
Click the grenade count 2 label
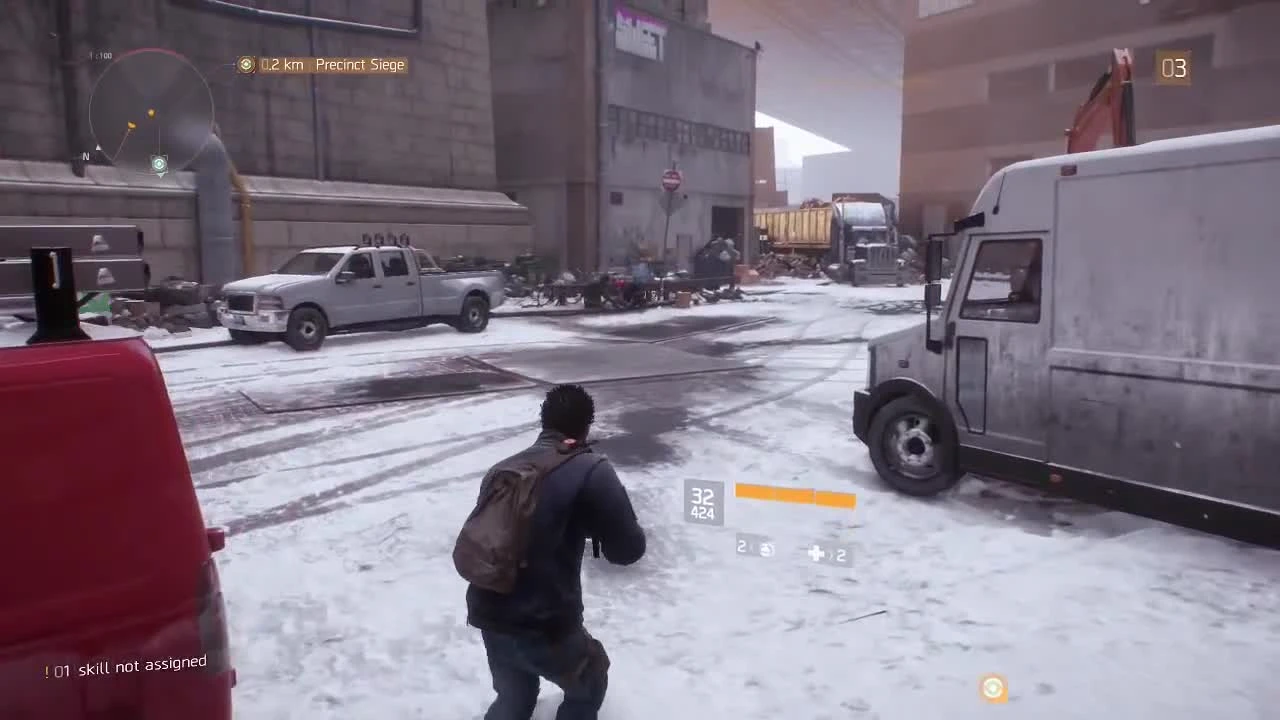coord(740,547)
